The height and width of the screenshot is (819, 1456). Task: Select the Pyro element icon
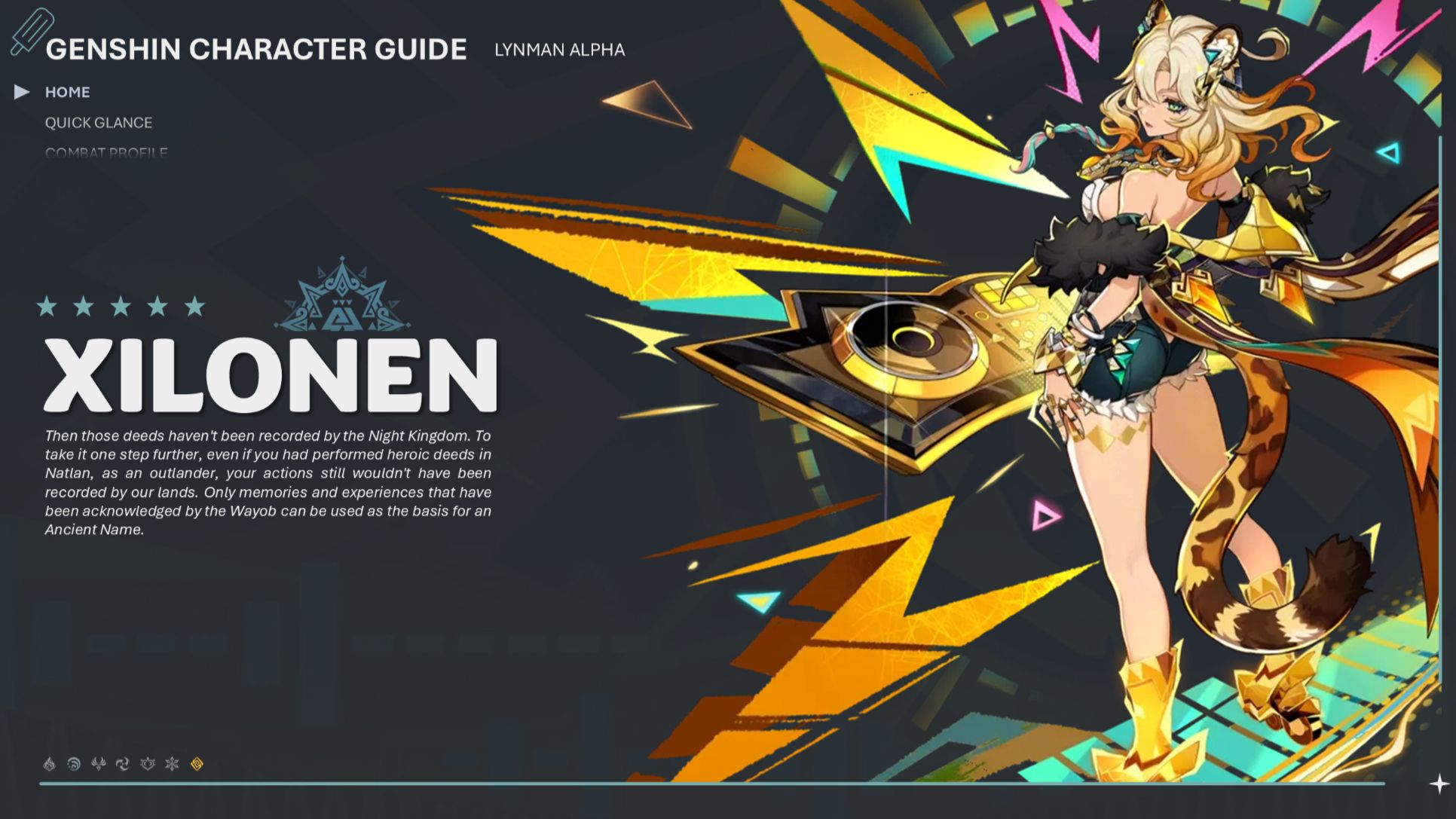[x=49, y=763]
